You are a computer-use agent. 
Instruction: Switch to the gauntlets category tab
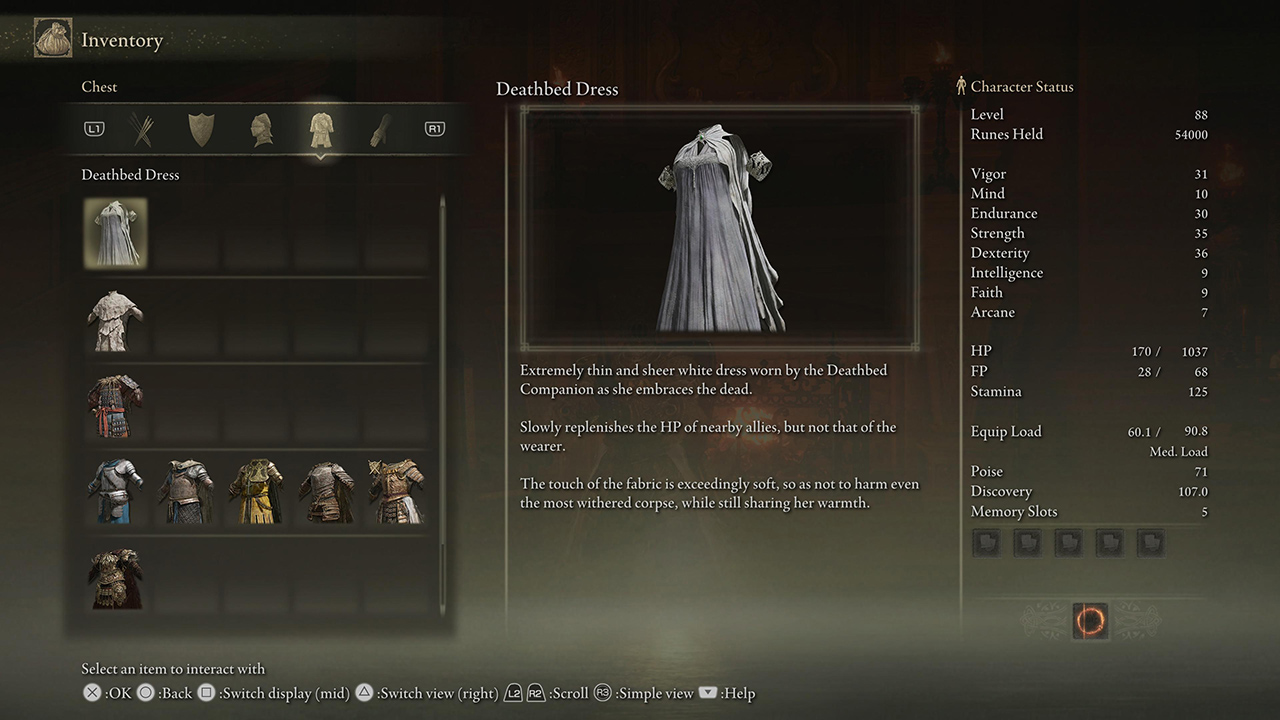point(381,129)
